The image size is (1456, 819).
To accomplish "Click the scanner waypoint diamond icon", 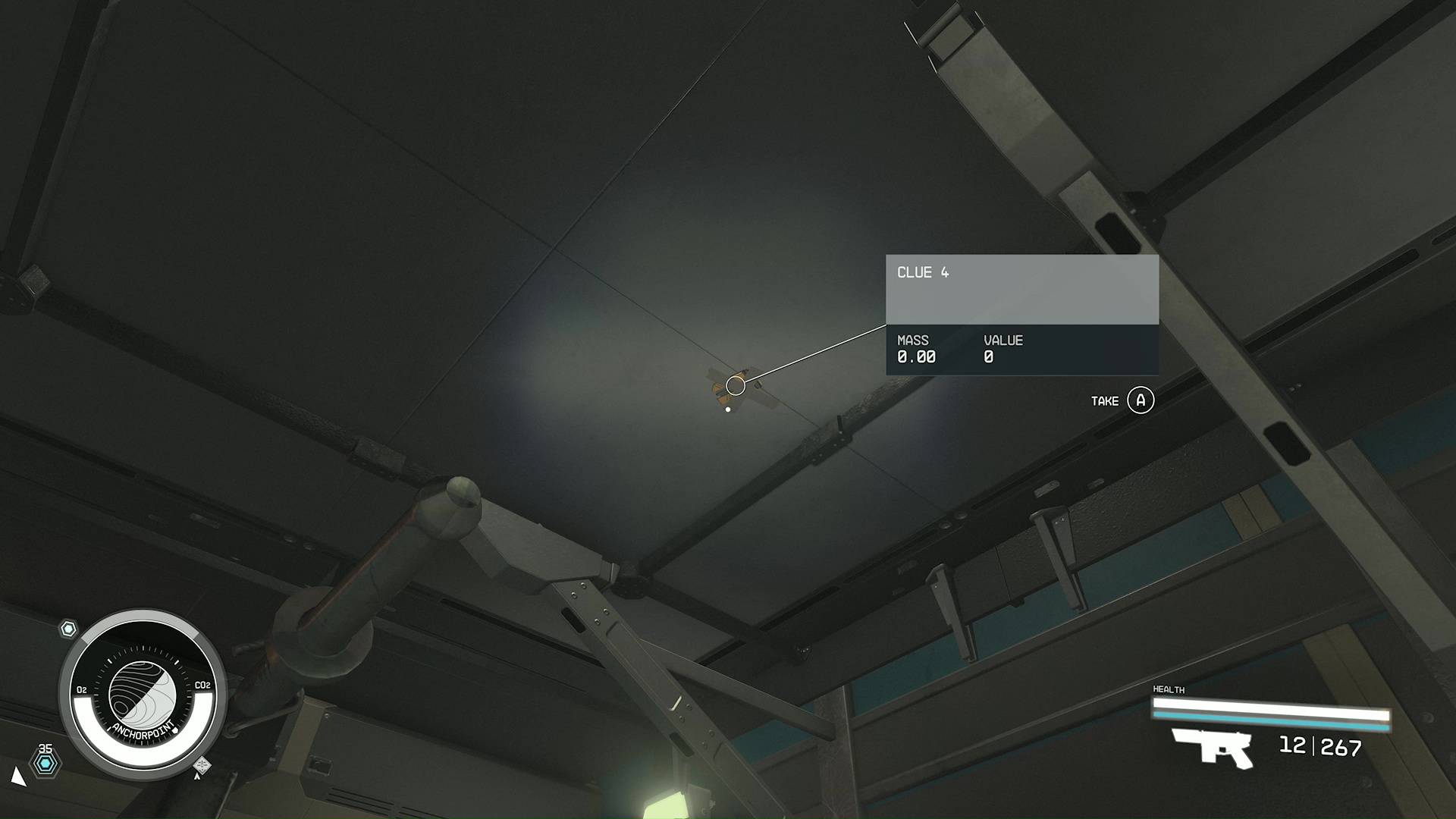I will pyautogui.click(x=202, y=764).
